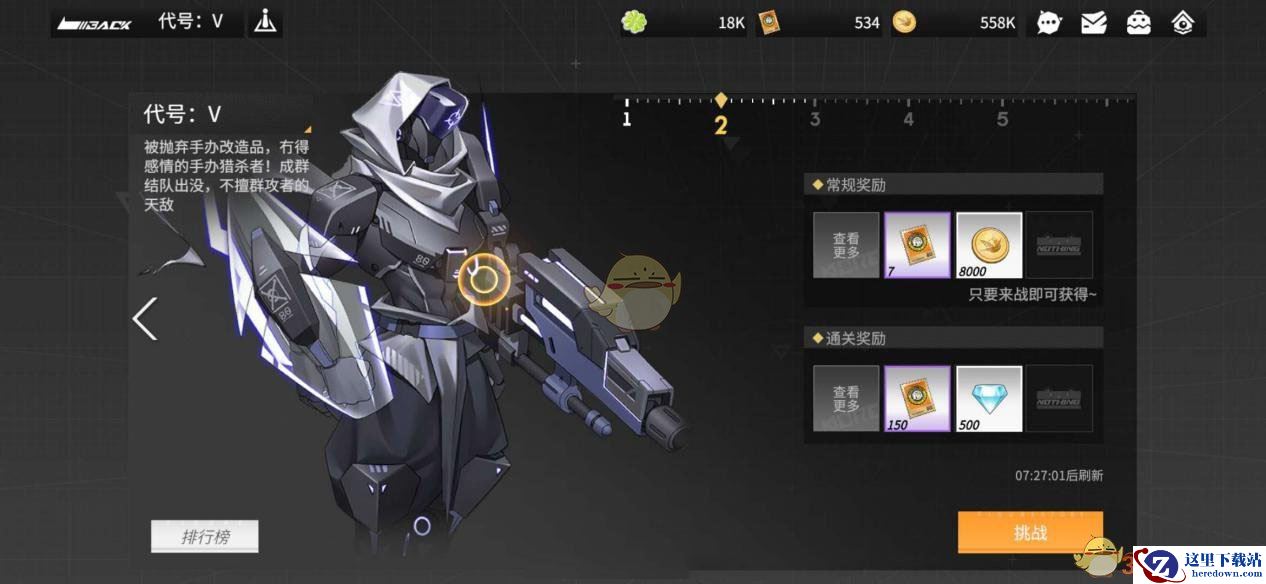View more clear rewards under 通关奖励
Screen dimensions: 1266x584
click(846, 399)
